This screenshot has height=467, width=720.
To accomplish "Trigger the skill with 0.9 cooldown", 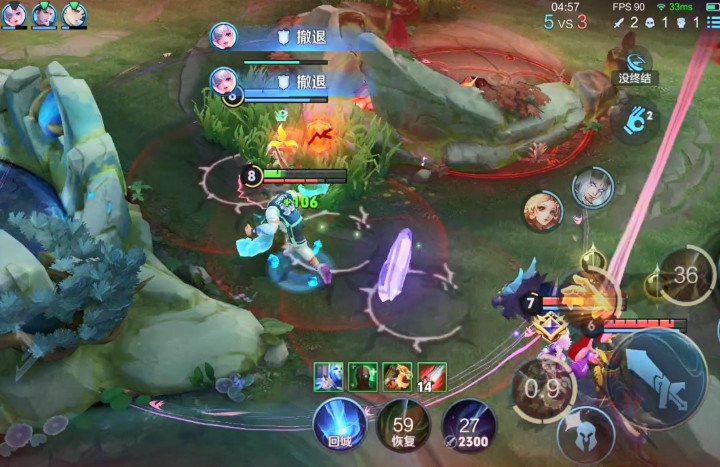I will tap(542, 388).
